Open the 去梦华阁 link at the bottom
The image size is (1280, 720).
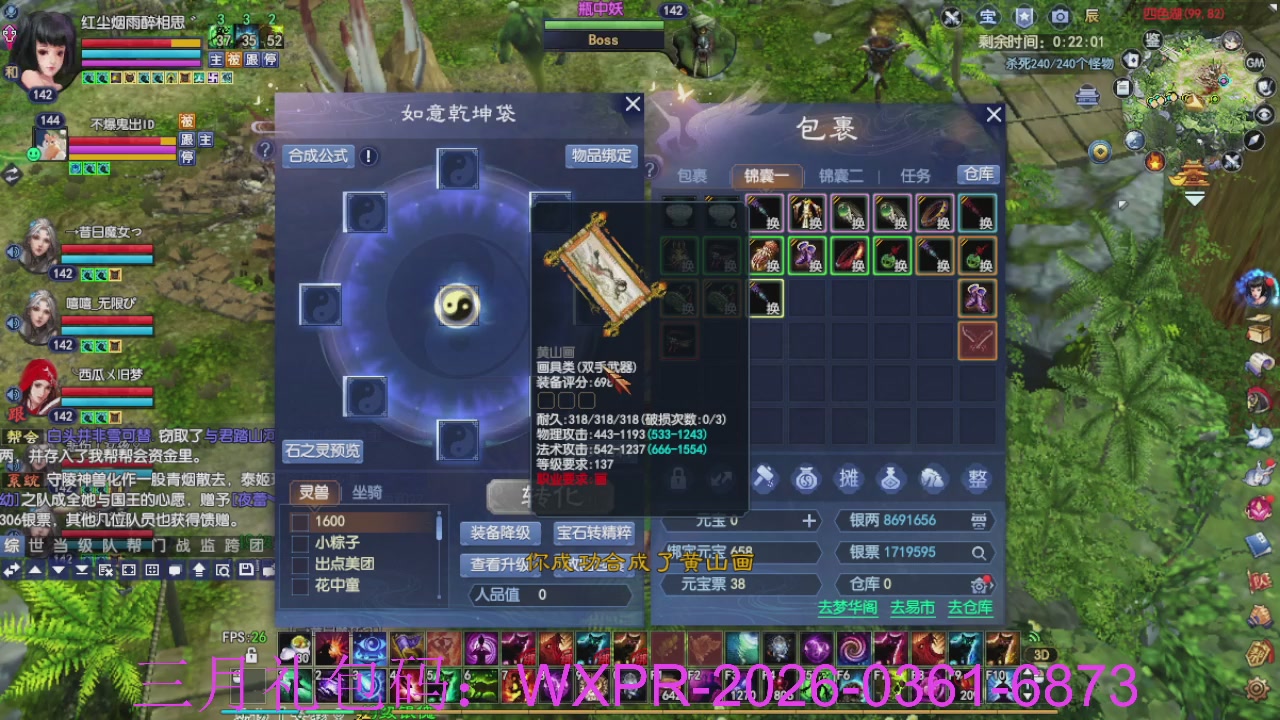(847, 607)
